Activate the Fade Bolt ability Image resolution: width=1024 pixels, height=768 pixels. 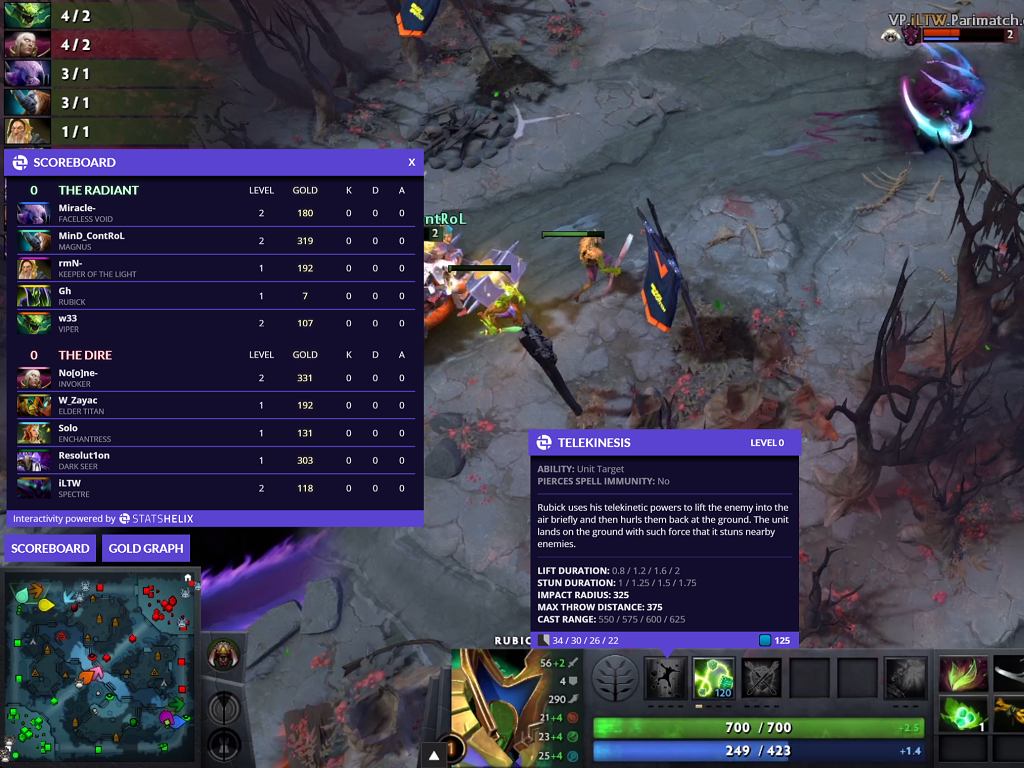tap(714, 678)
